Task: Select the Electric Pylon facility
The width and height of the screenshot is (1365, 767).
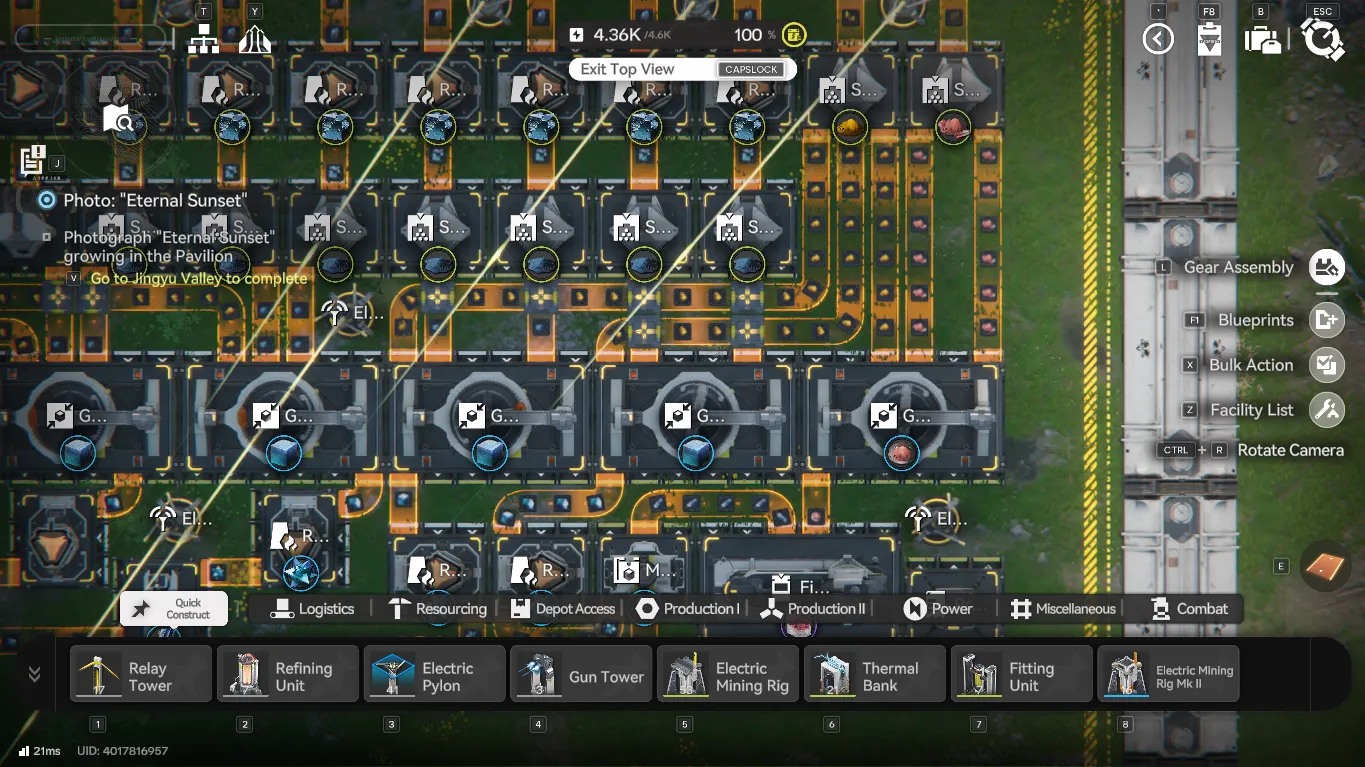Action: click(434, 673)
